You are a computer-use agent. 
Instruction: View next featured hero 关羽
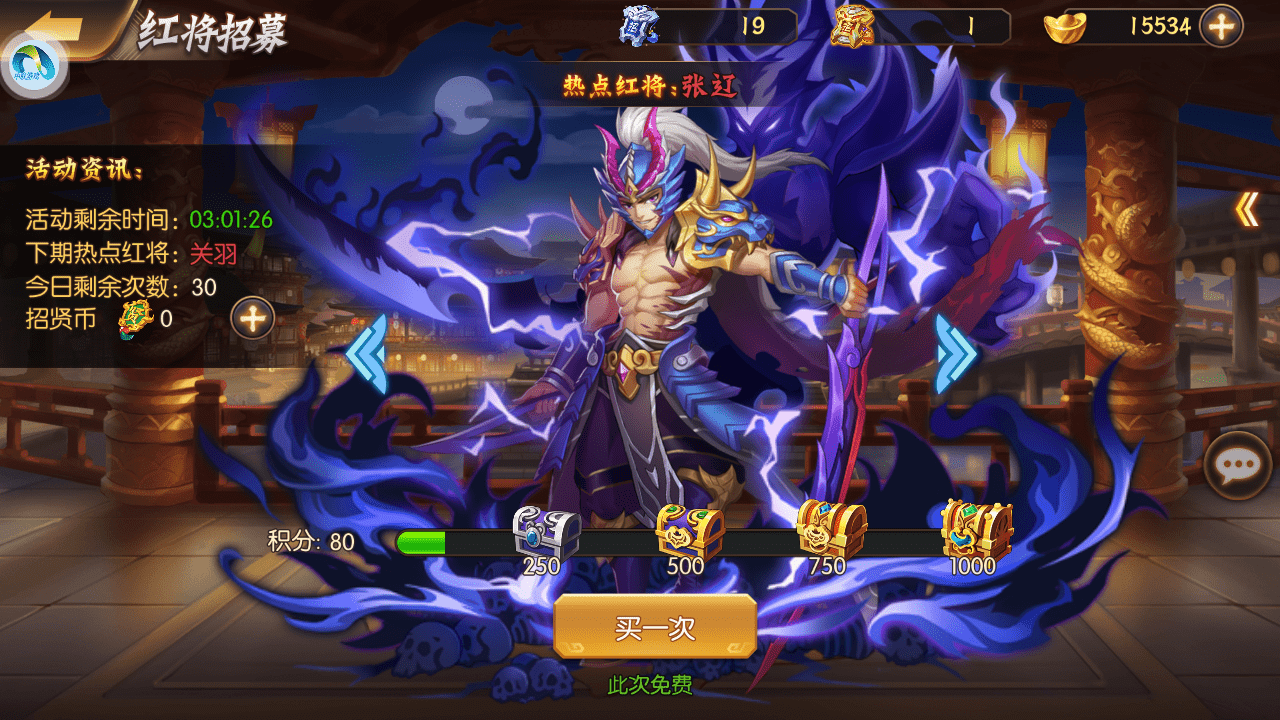click(213, 253)
